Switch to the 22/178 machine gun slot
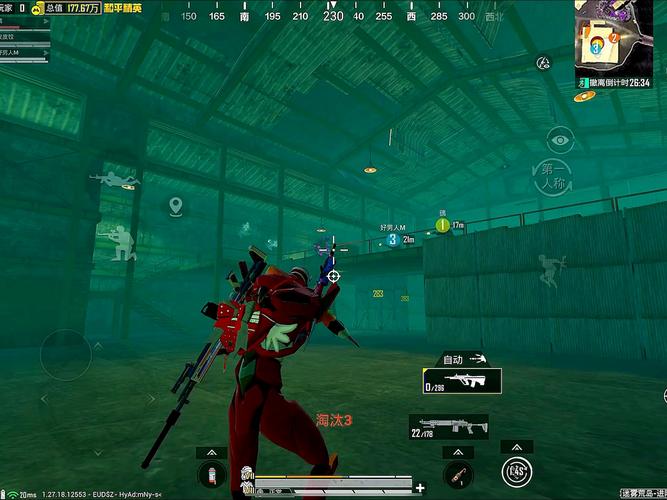The height and width of the screenshot is (500, 667). pos(449,427)
